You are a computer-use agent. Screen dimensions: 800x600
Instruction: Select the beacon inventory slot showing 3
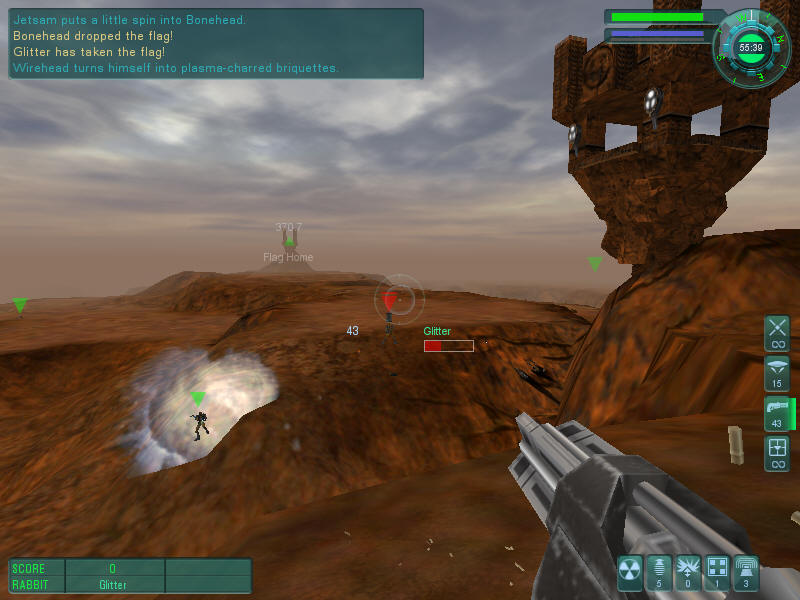click(x=746, y=570)
